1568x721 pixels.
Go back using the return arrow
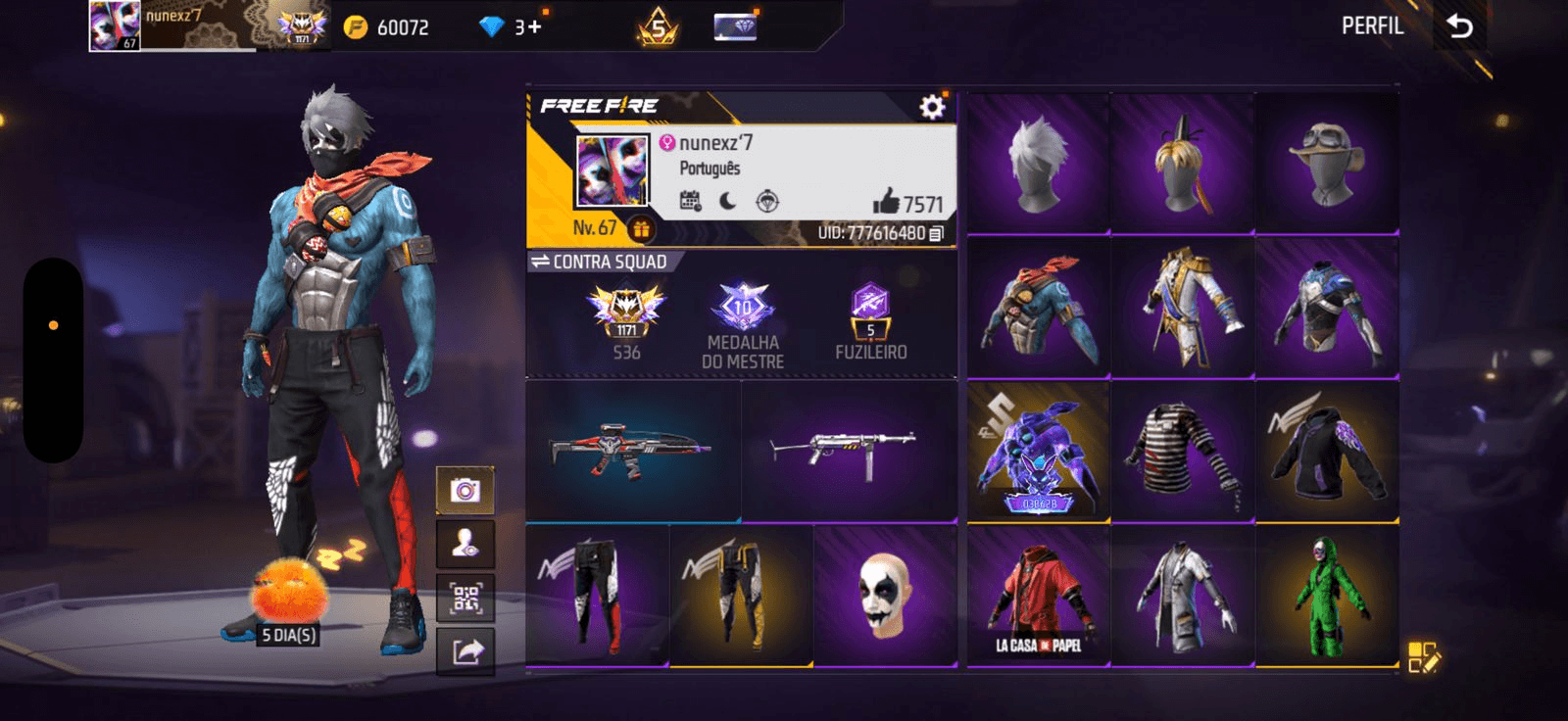coord(1459,26)
